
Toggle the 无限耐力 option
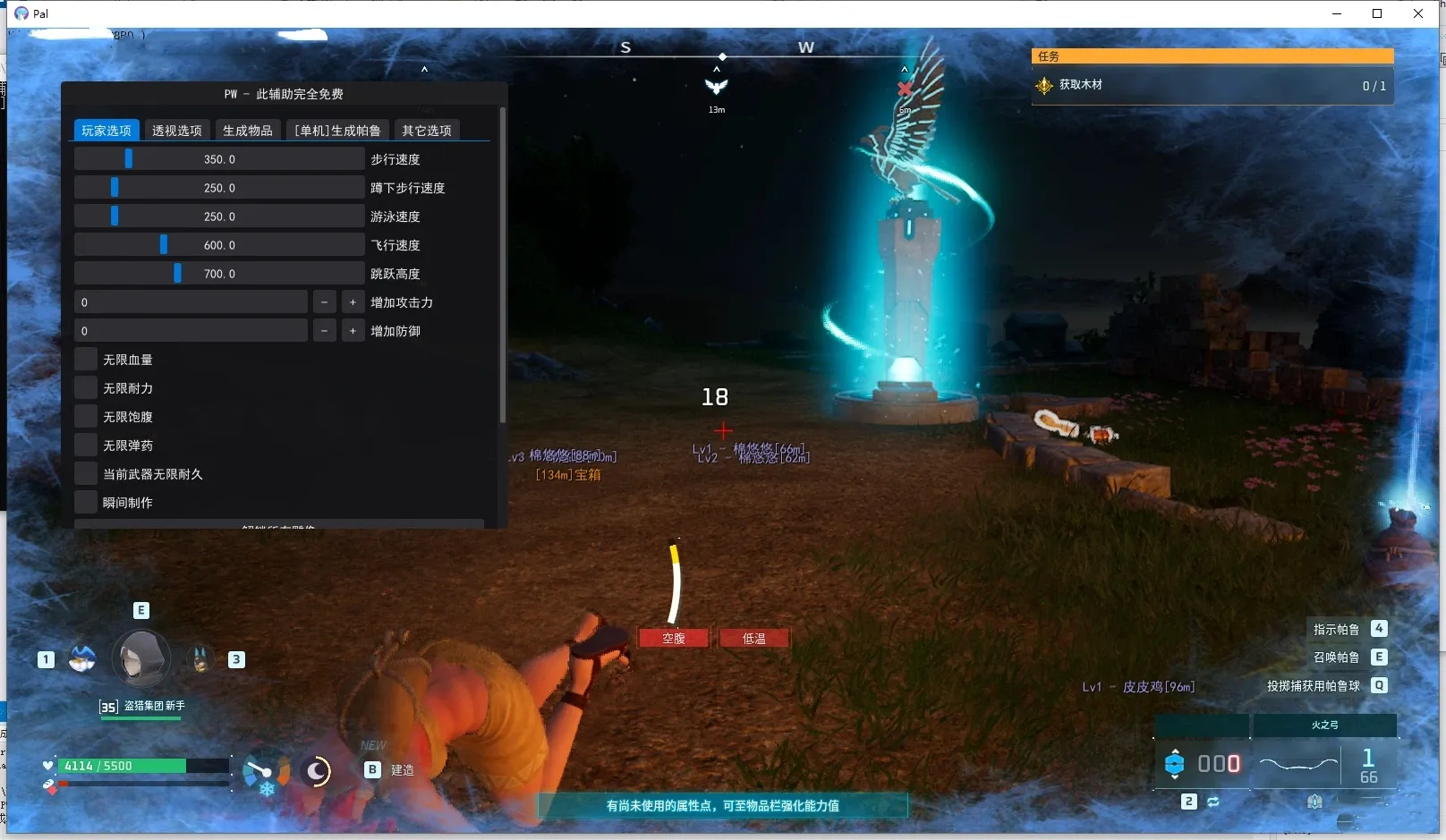[x=85, y=387]
